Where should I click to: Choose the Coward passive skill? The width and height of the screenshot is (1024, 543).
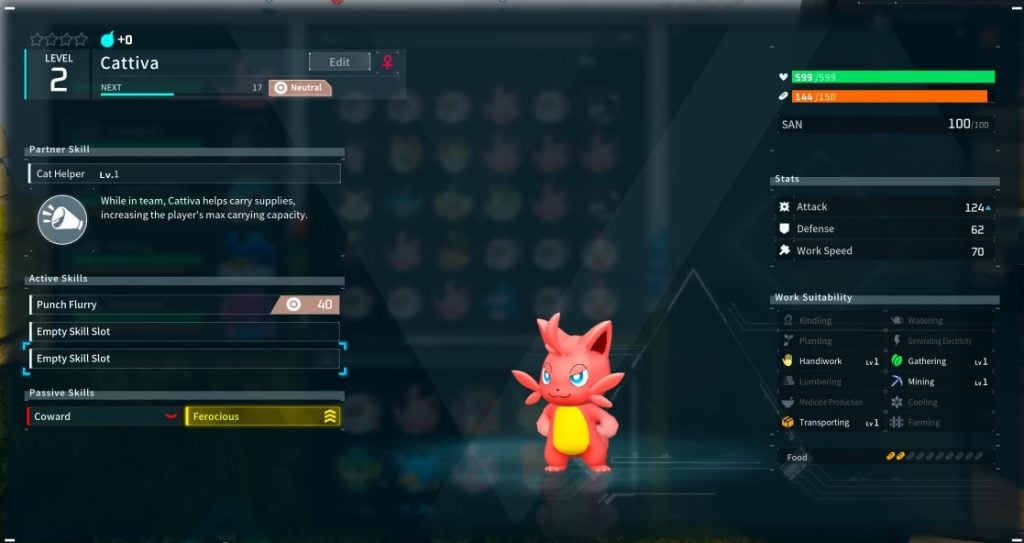coord(104,416)
